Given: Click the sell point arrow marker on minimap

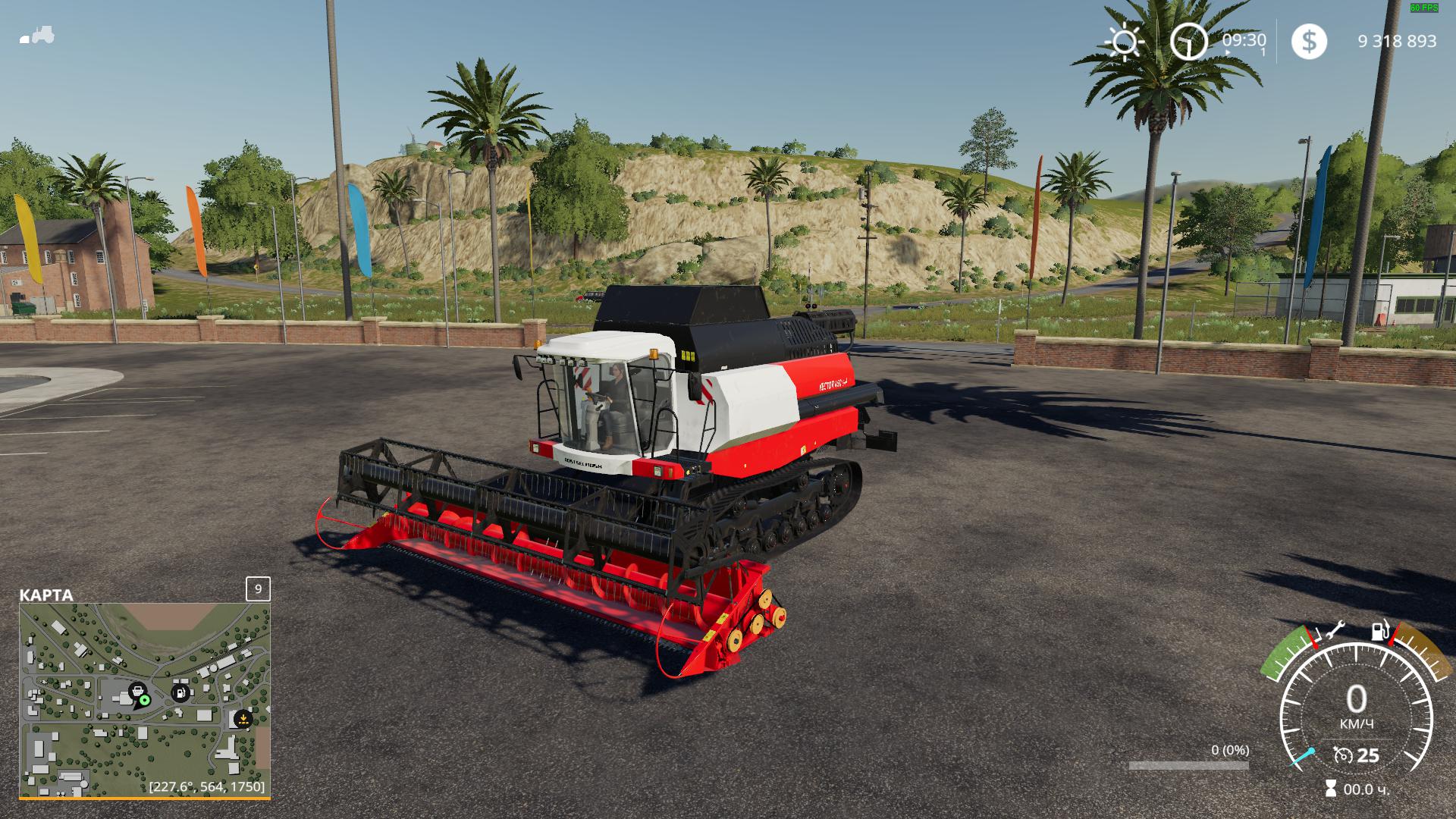Looking at the screenshot, I should 243,720.
